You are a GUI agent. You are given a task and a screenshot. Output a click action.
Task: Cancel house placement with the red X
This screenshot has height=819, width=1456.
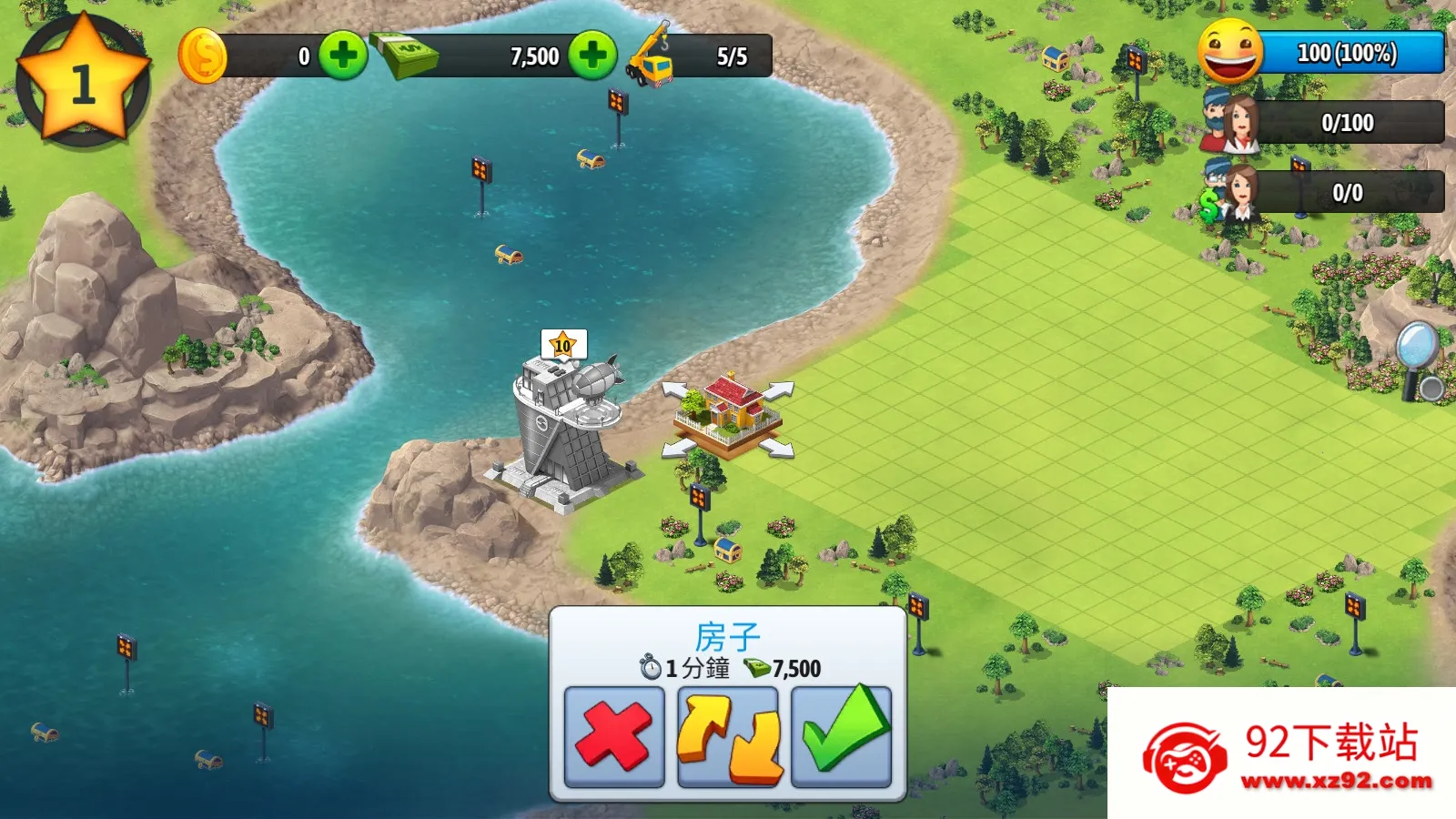[614, 736]
